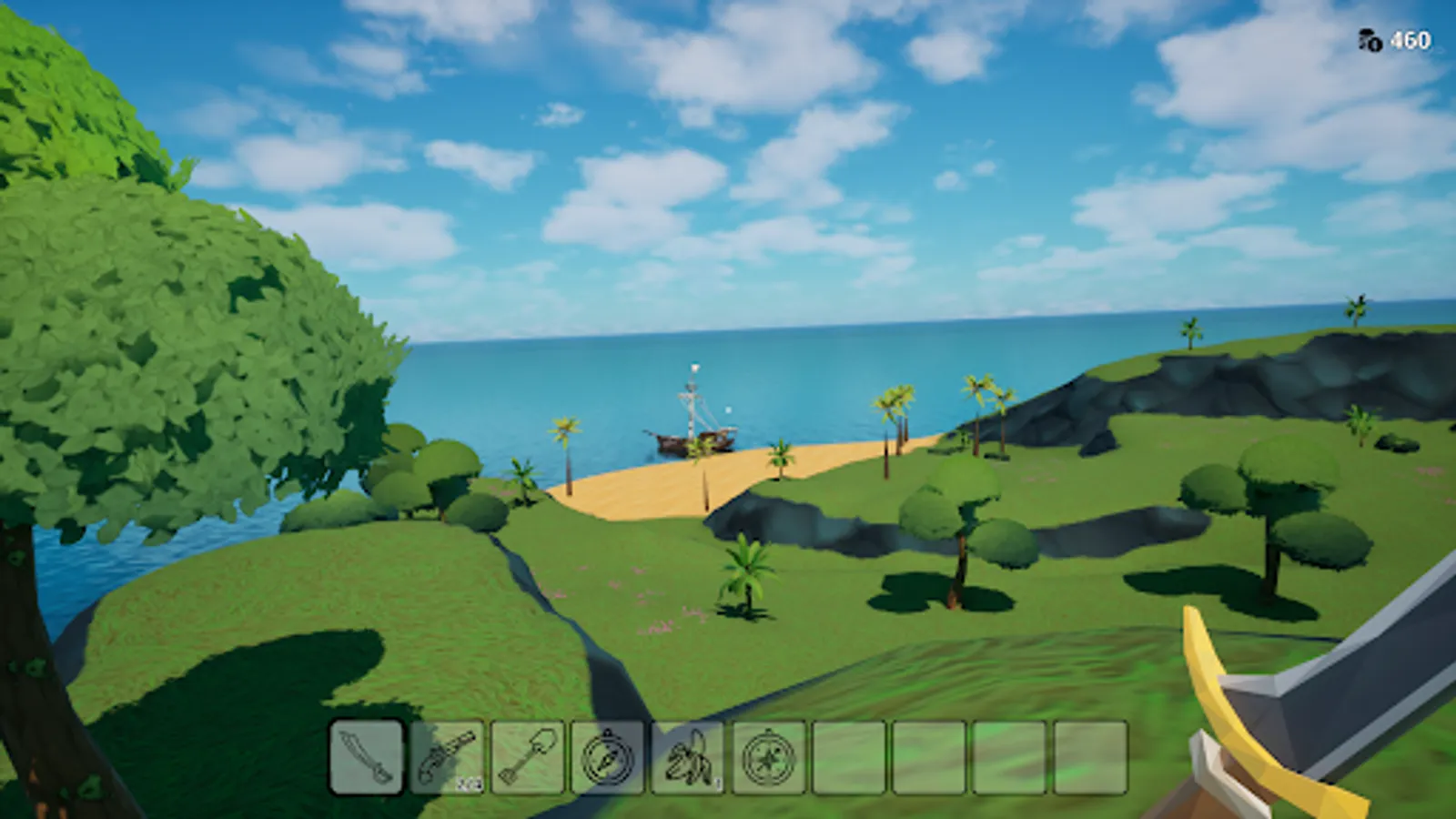Screen dimensions: 1456x819
Task: Equip the spyglass compass in the sixth slot
Action: point(767,760)
